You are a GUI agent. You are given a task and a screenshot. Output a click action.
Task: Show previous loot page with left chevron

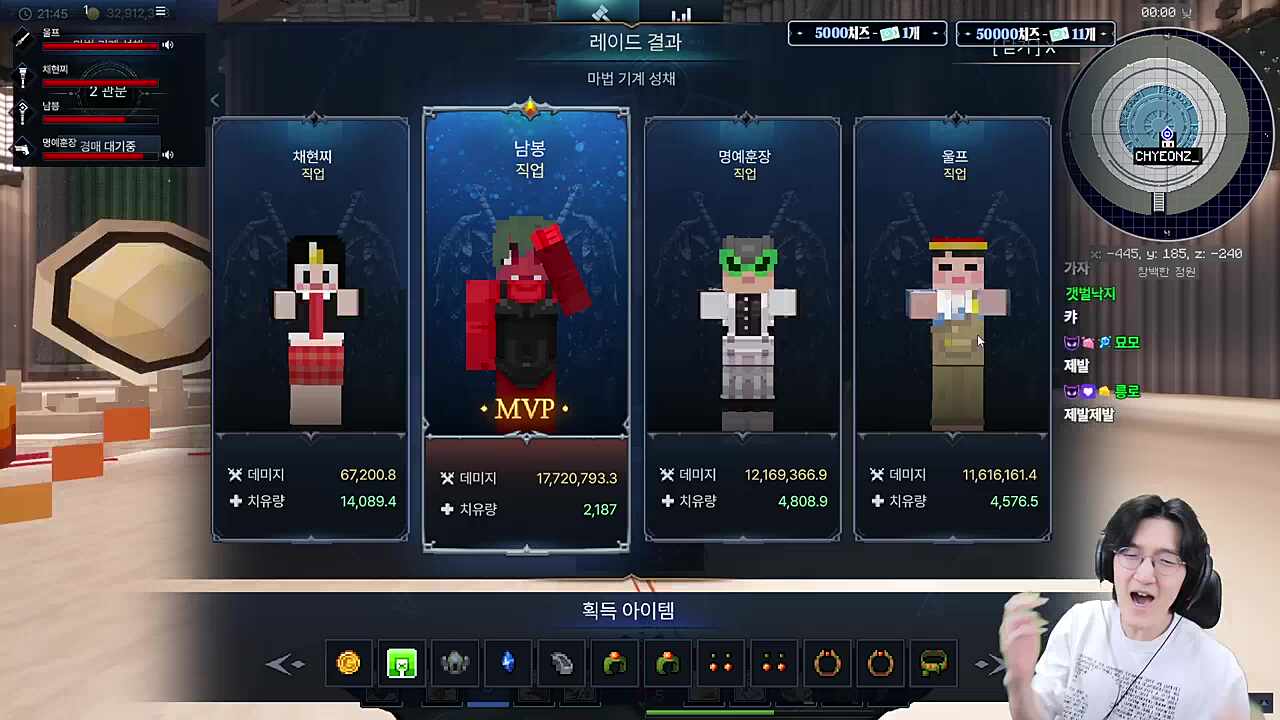click(287, 663)
